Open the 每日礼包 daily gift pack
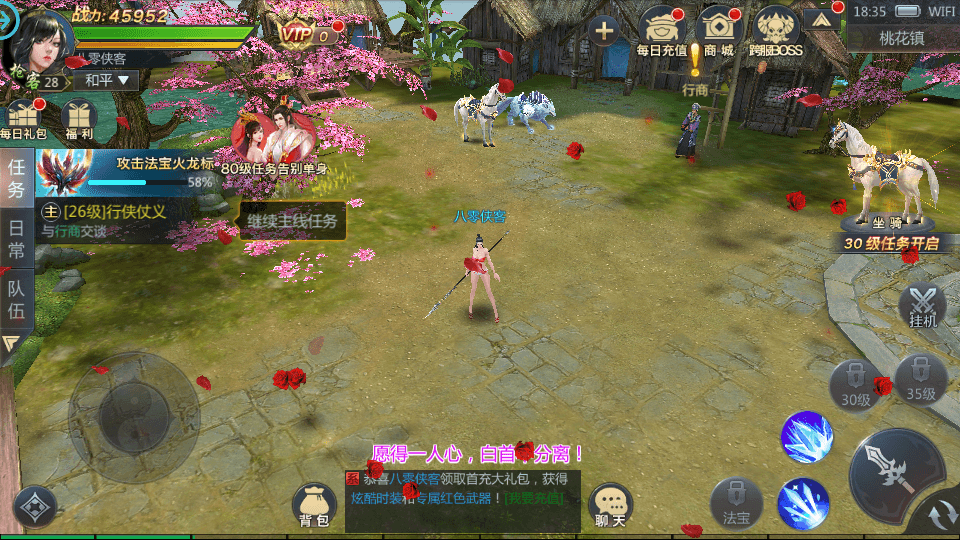 (22, 118)
